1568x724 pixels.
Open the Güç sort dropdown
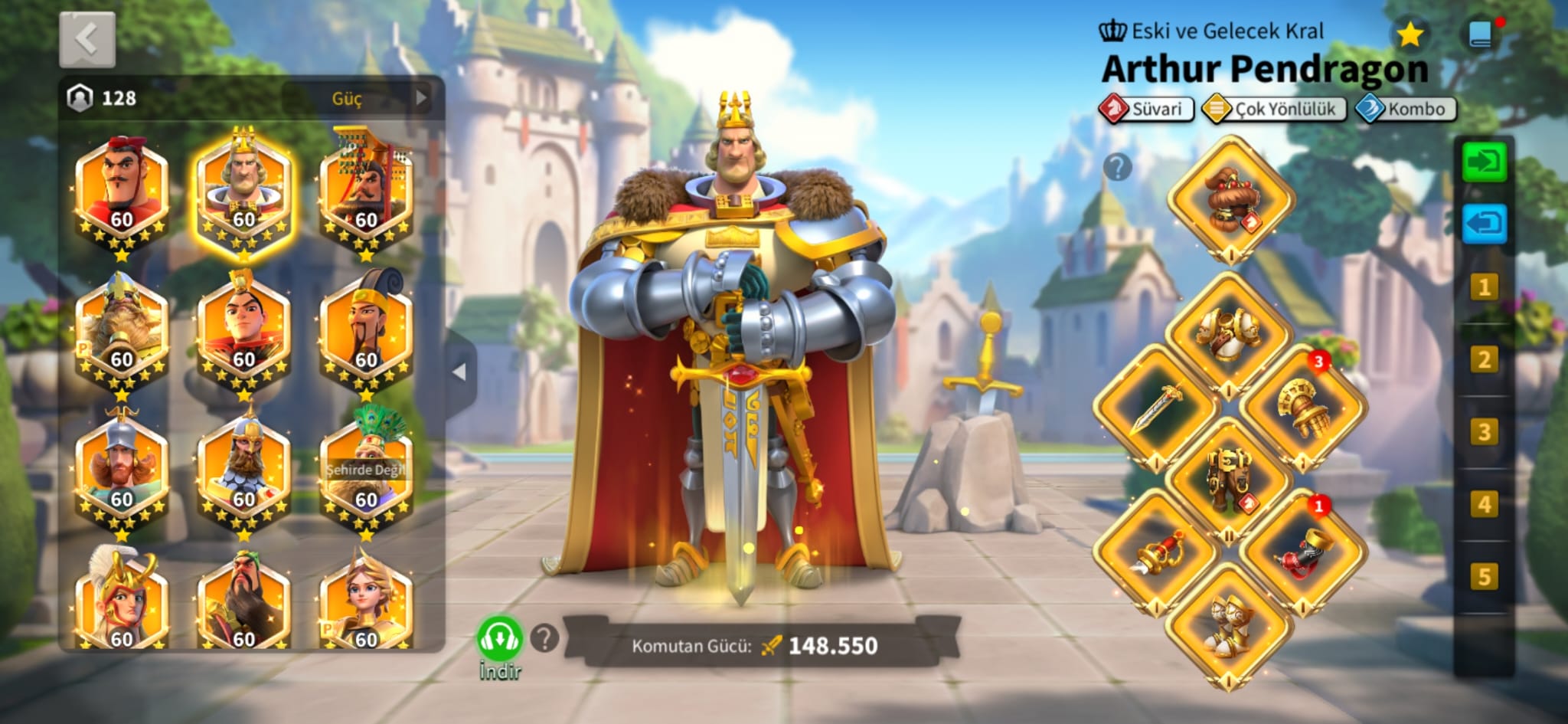[x=358, y=98]
